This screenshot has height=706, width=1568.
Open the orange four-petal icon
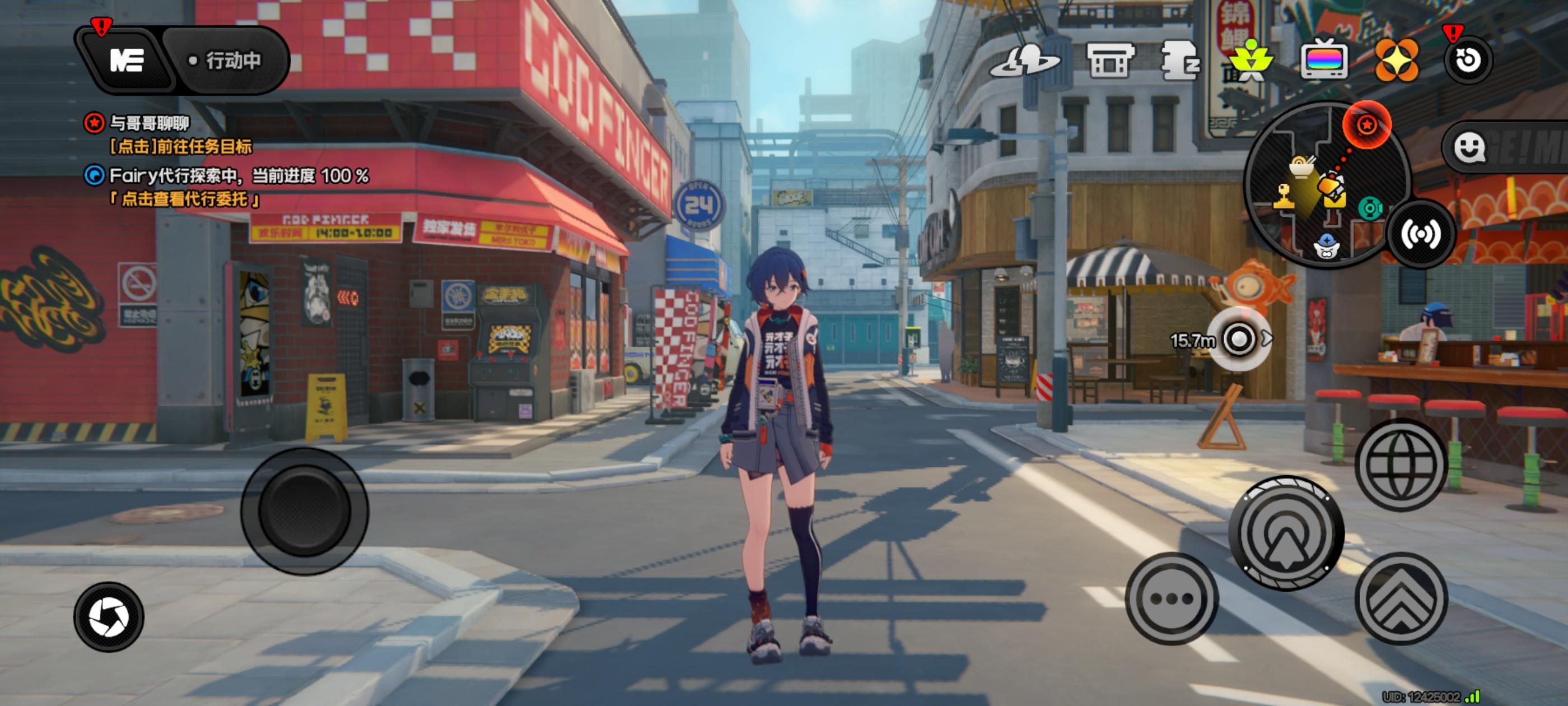(1396, 61)
